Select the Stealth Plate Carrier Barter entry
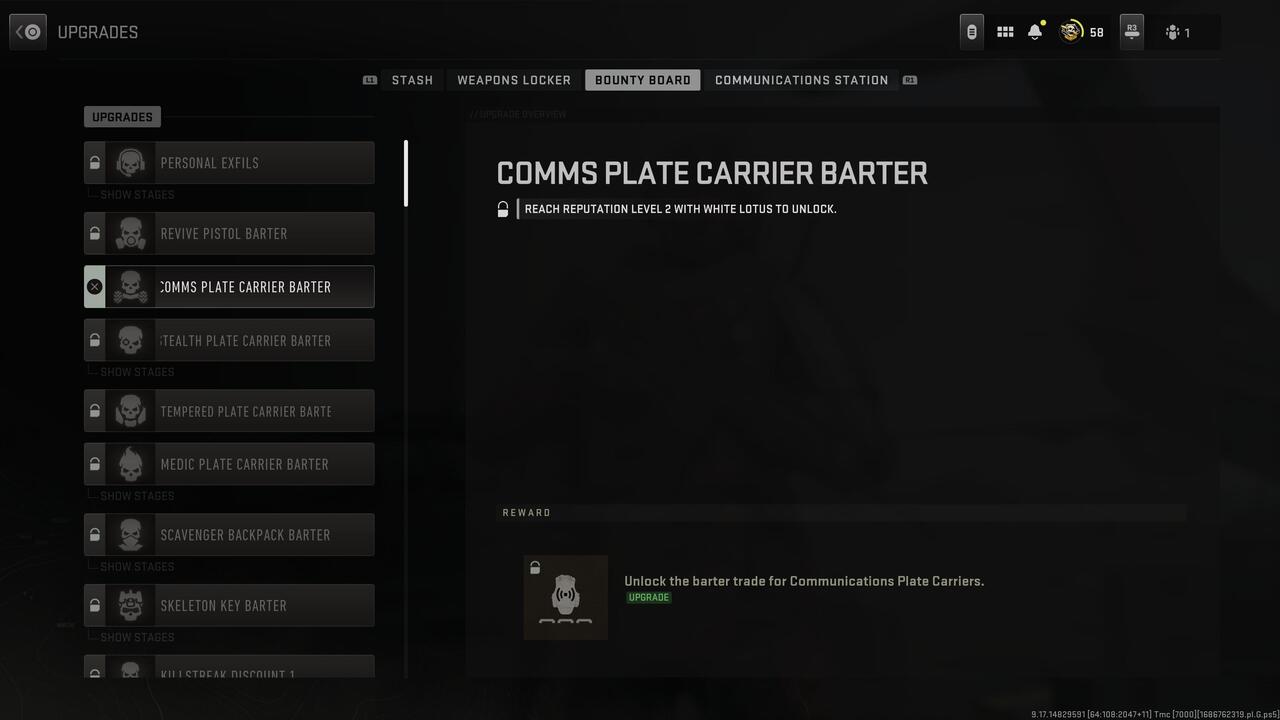The image size is (1280, 720). pos(245,340)
